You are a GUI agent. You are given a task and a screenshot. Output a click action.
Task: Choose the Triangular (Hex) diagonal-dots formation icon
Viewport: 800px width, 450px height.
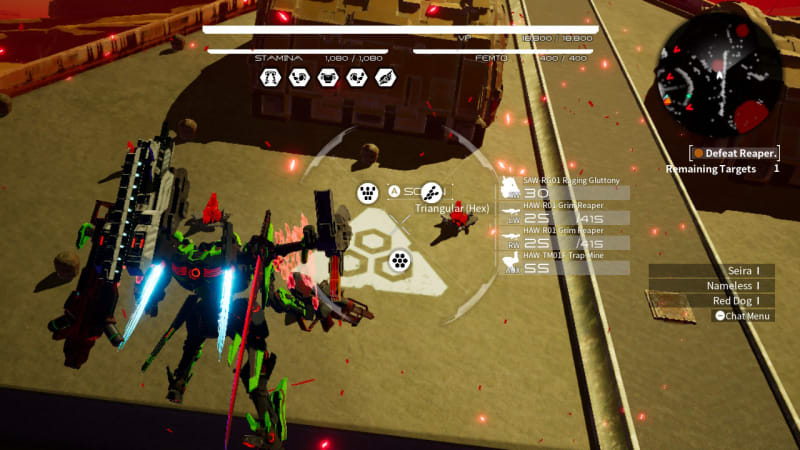[431, 192]
